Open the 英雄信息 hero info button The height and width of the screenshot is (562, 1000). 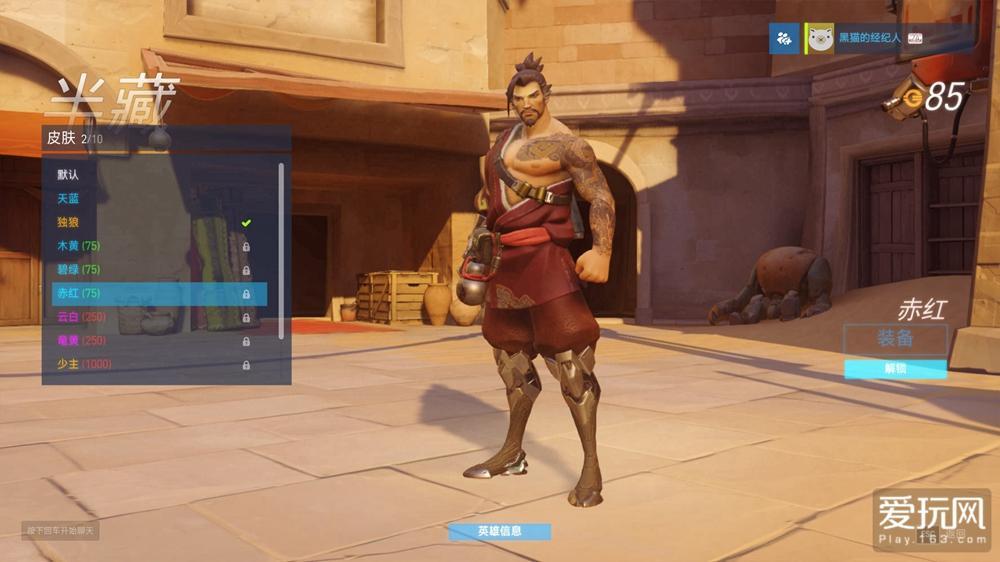(x=499, y=531)
